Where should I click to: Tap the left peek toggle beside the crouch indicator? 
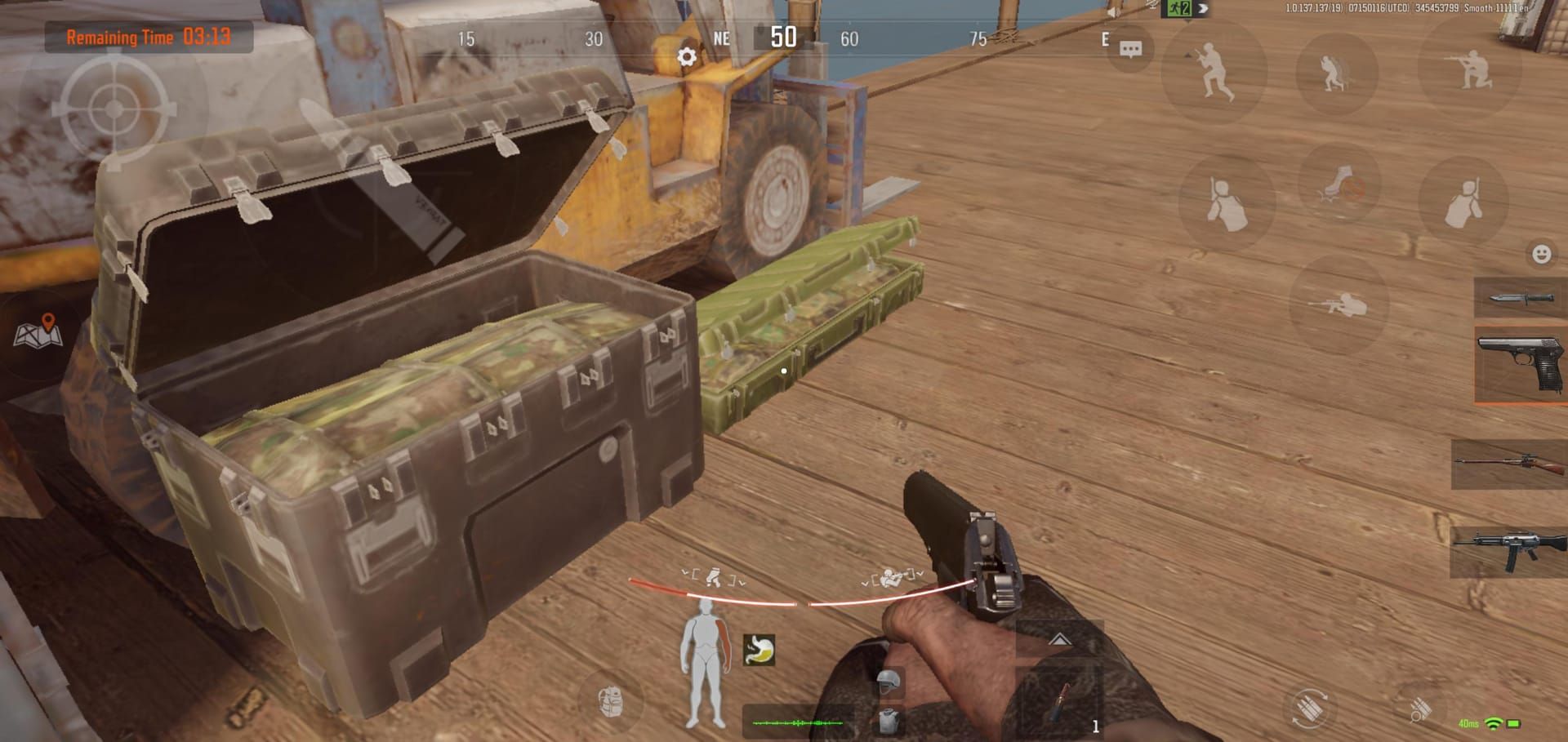(x=713, y=575)
